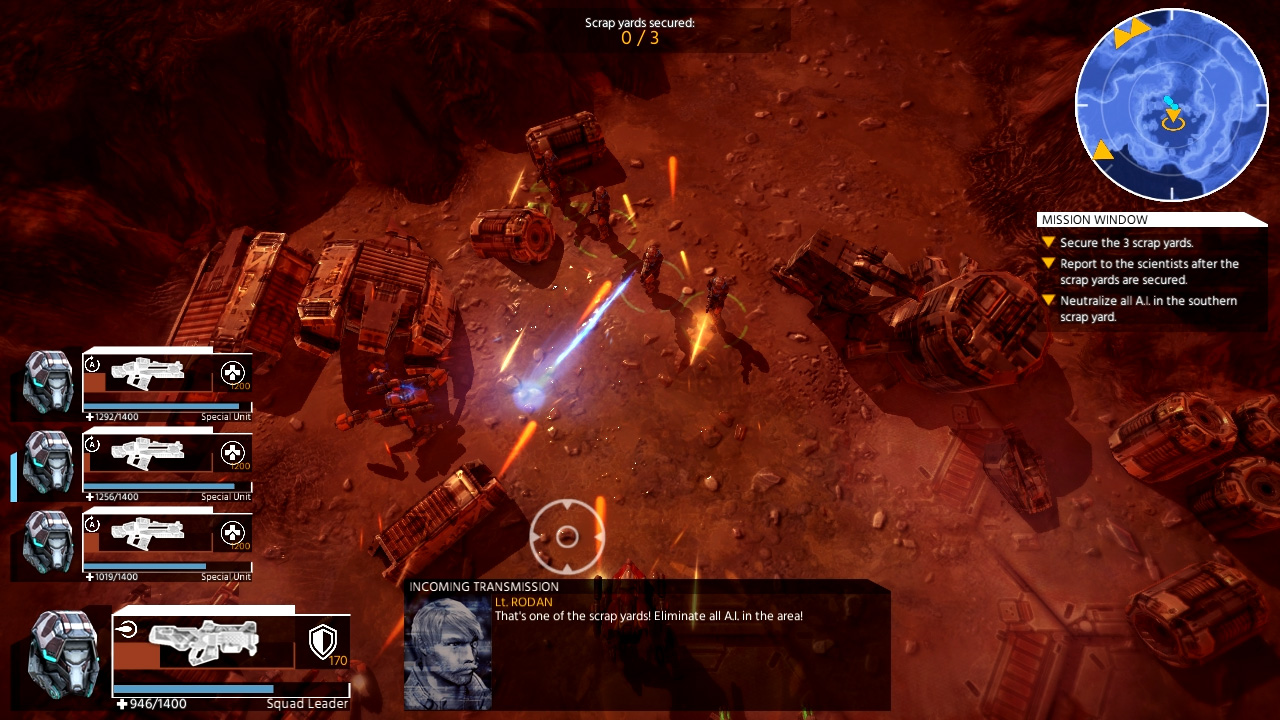
Task: Select the Special Unit with 1292/1400 health
Action: tap(48, 380)
